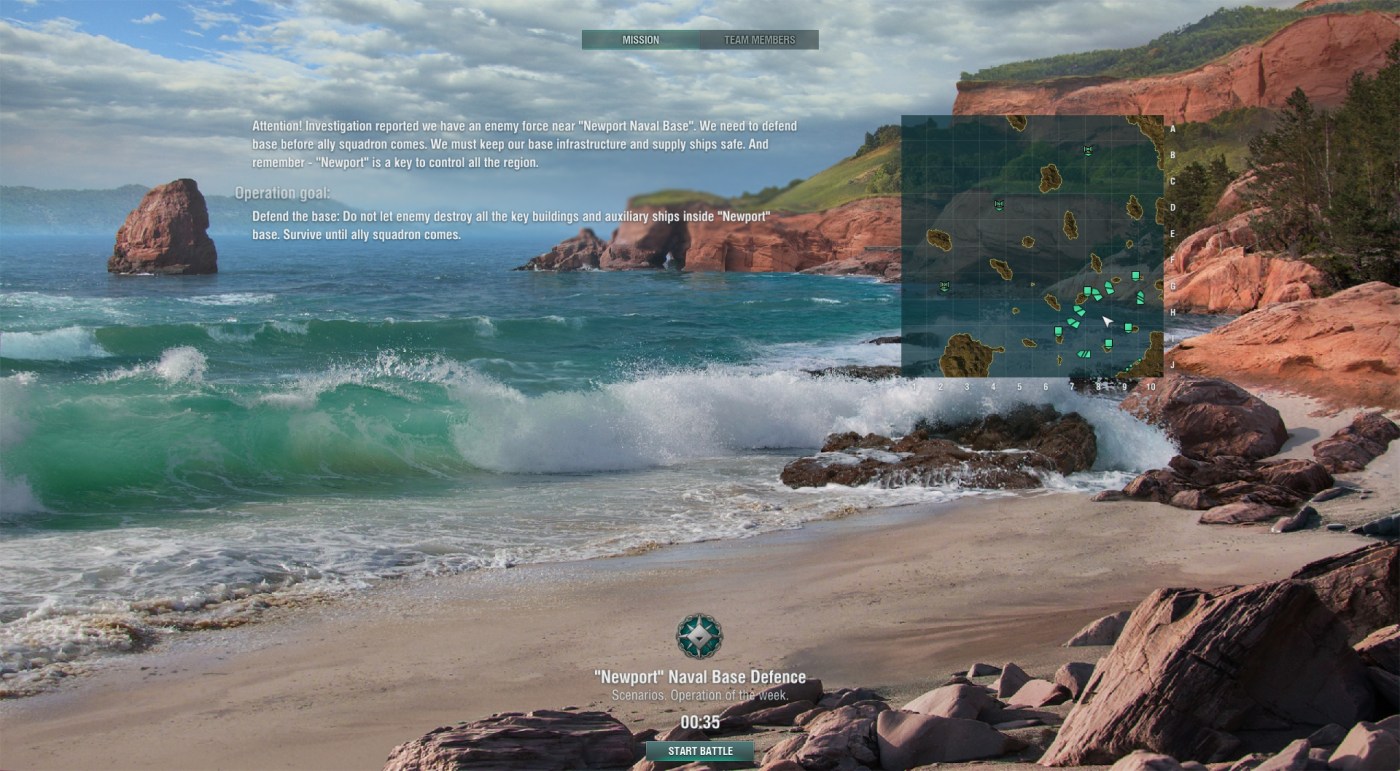1400x771 pixels.
Task: Click the operation briefing map
Action: click(x=1032, y=246)
